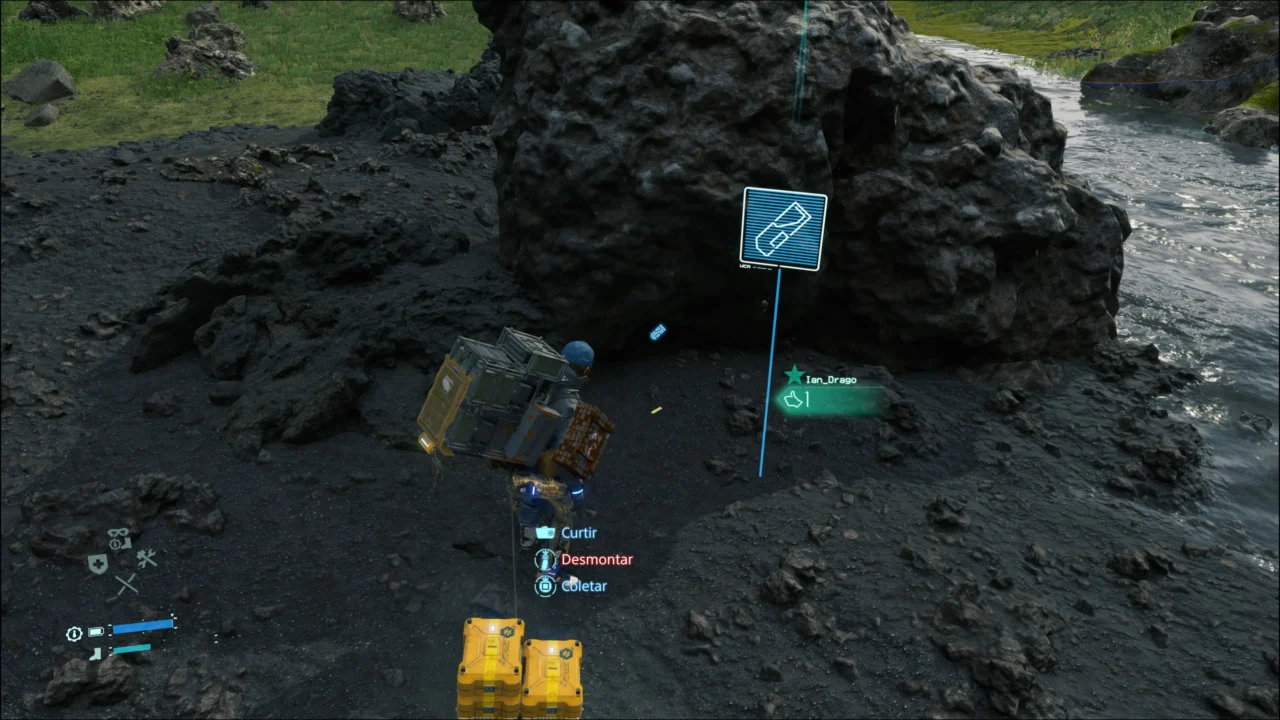Viewport: 1280px width, 720px height.
Task: Select the container icon next to Desmontar
Action: click(545, 559)
